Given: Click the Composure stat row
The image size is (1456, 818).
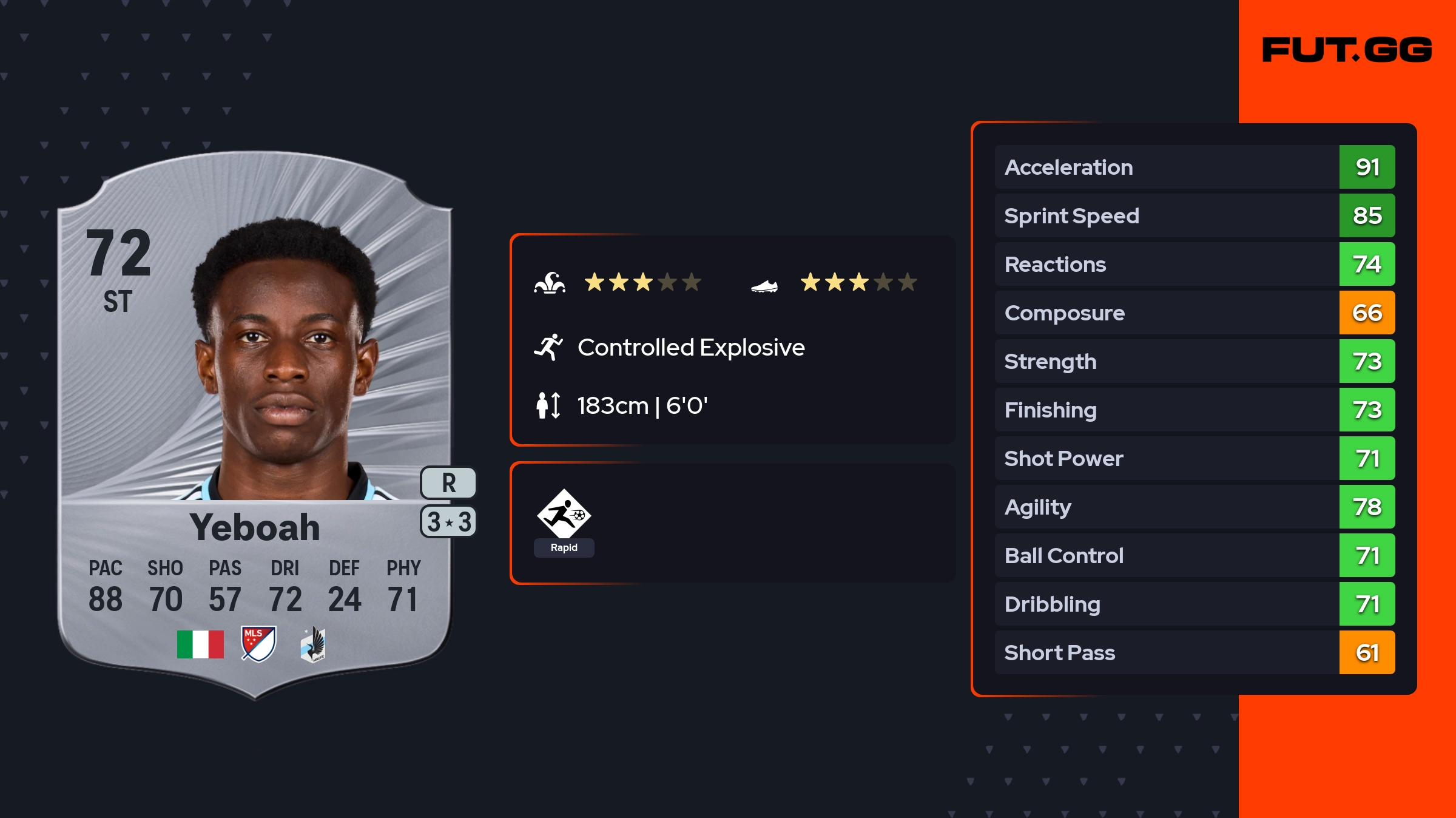Looking at the screenshot, I should [1195, 313].
